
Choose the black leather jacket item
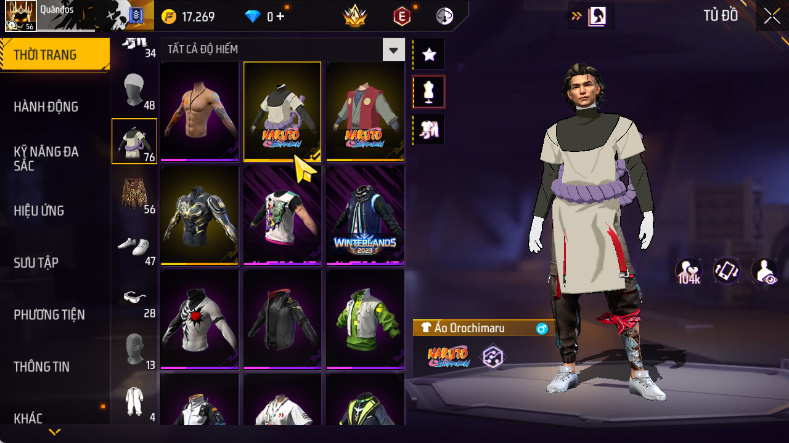282,316
